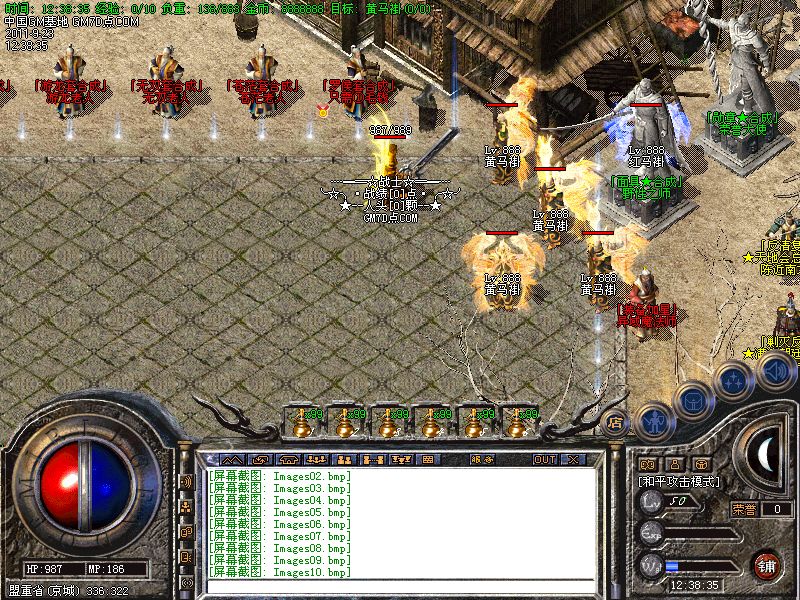Open the 荣誉 honor label
Image resolution: width=800 pixels, height=600 pixels.
(743, 508)
